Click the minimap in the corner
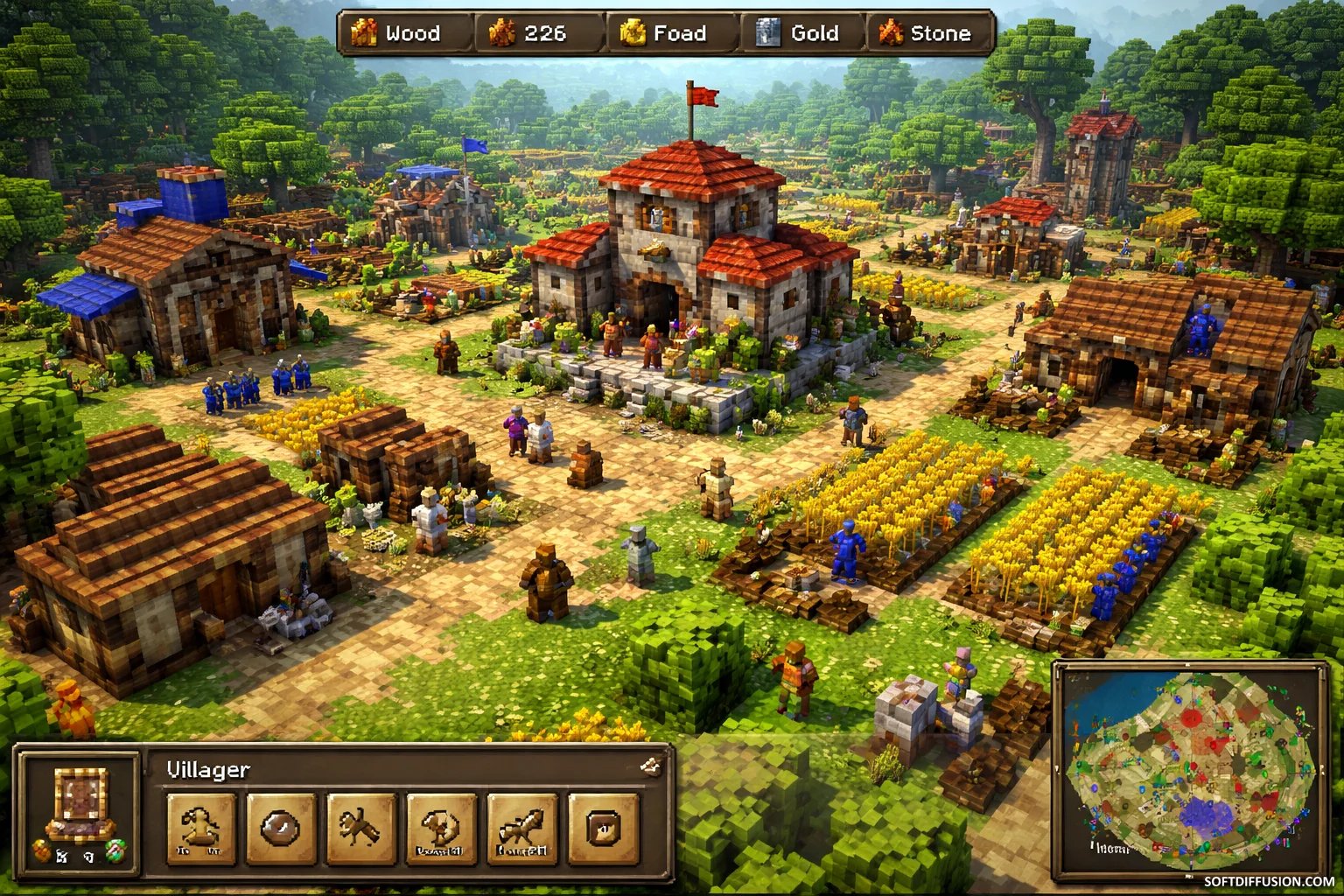Viewport: 1344px width, 896px height. (x=1190, y=770)
